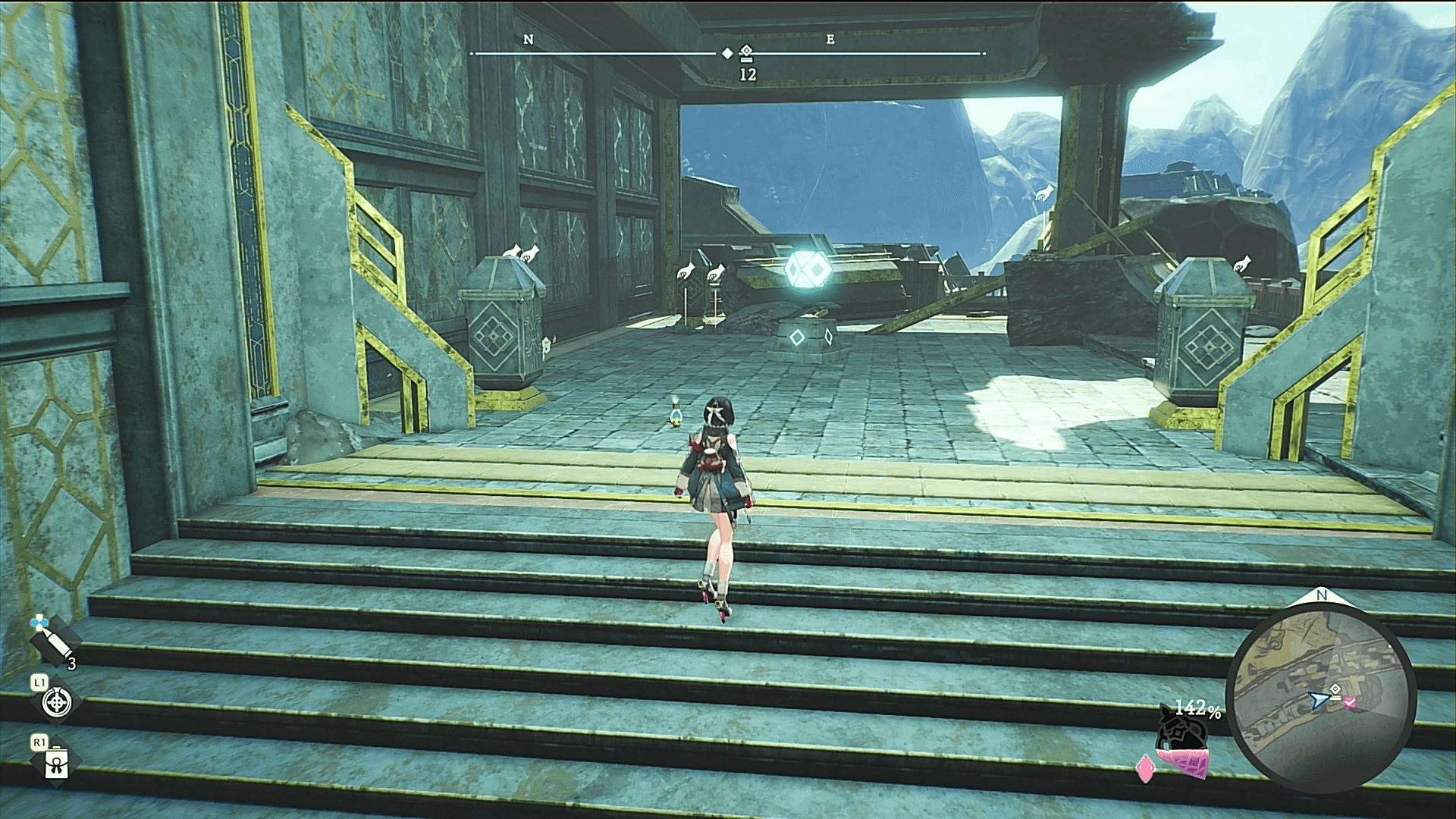Viewport: 1456px width, 819px height.
Task: Select the bullet ammo slot
Action: [50, 645]
